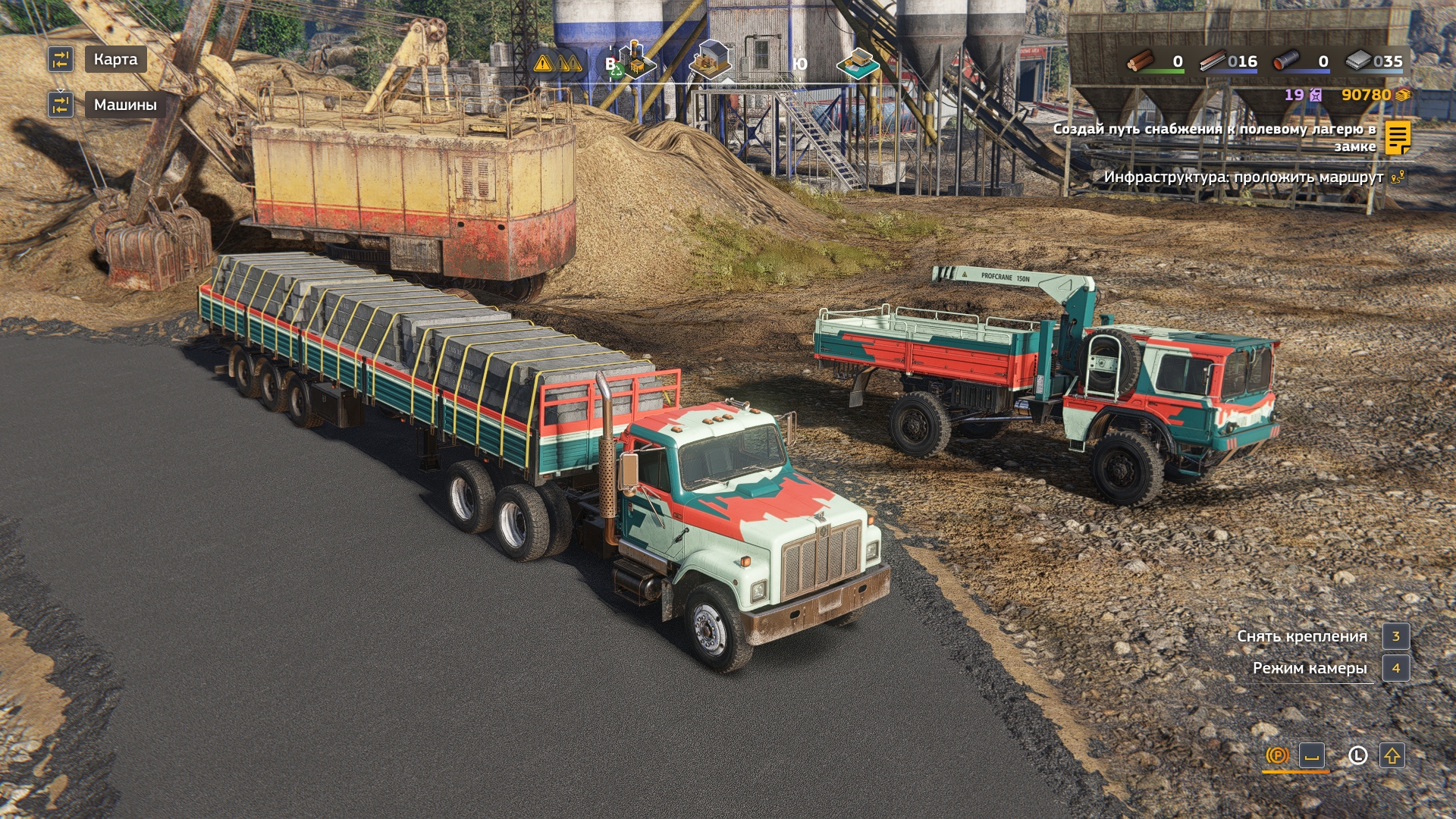
Task: Click the brightest yellow warning triangle marker
Action: click(x=543, y=64)
